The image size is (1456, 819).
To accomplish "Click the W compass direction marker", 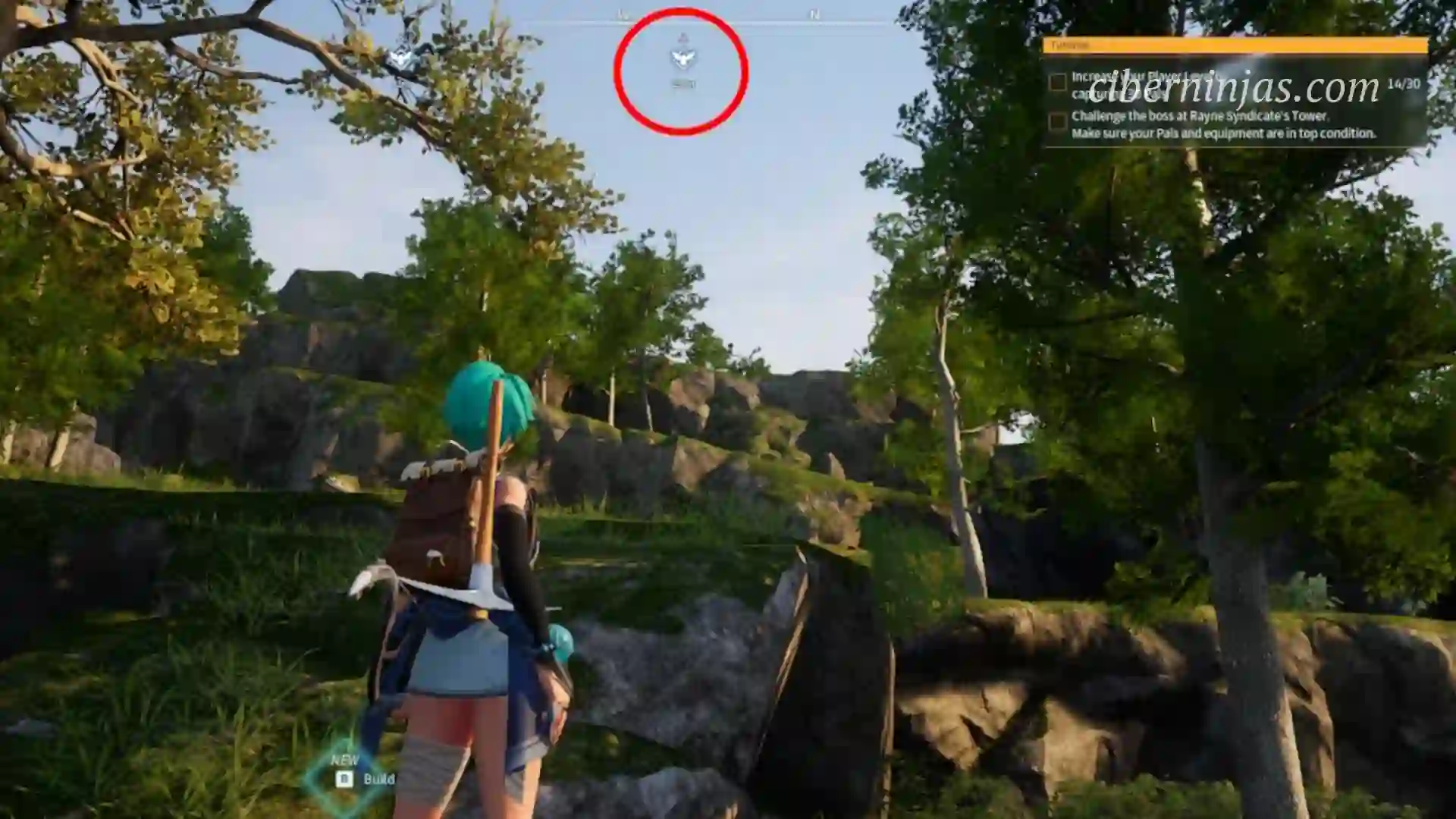I will (x=622, y=13).
